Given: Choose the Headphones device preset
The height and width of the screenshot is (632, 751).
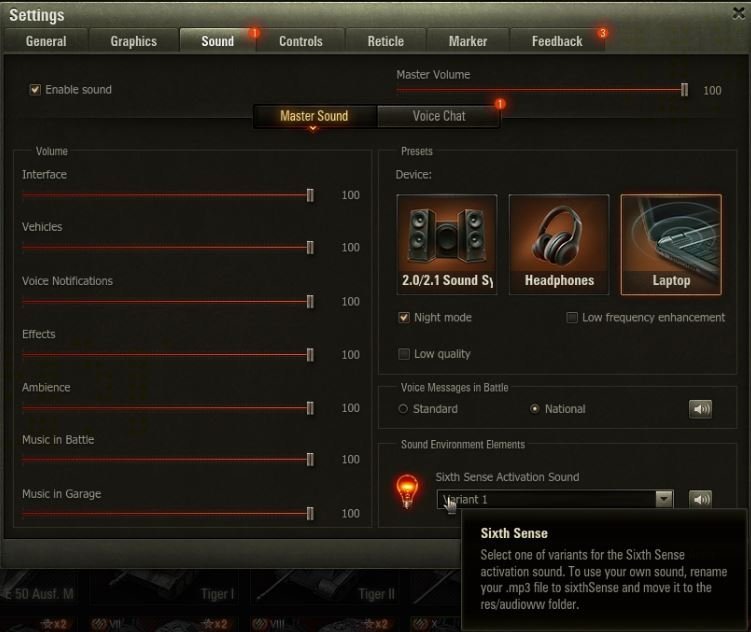Looking at the screenshot, I should [x=559, y=245].
